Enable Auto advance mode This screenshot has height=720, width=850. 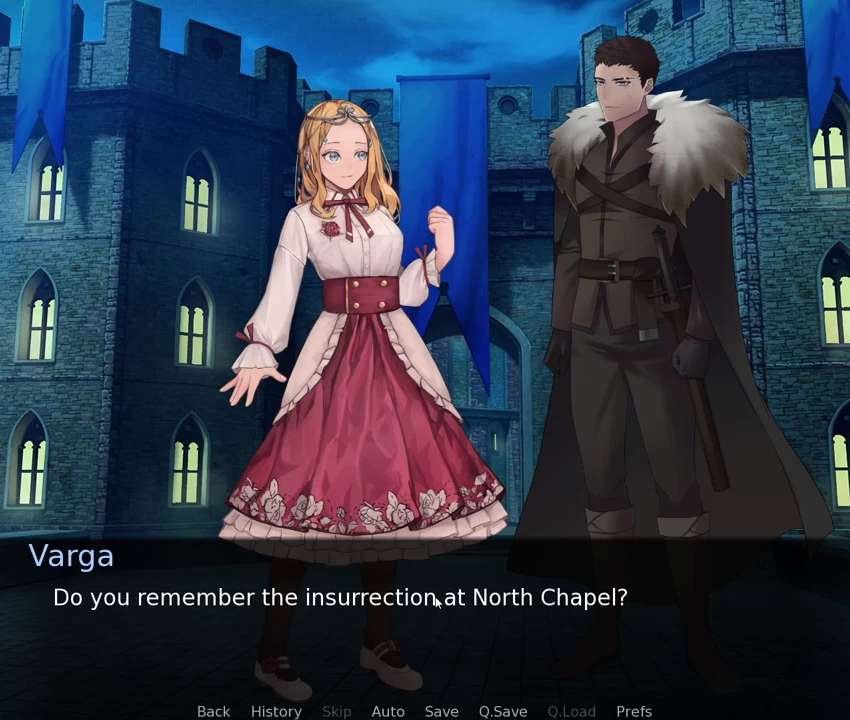pos(388,711)
